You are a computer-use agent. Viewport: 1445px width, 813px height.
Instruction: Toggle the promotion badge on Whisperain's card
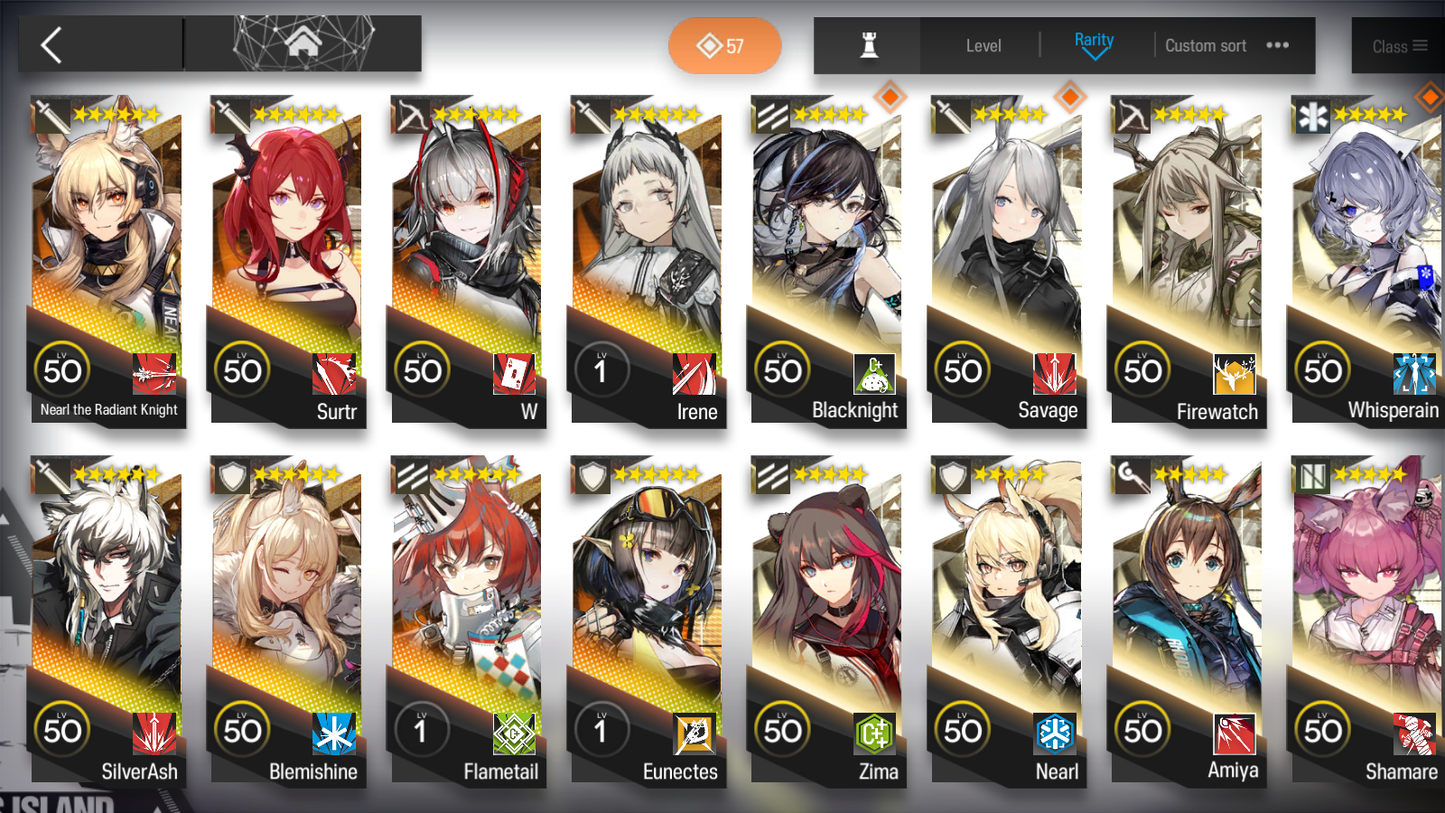[x=1430, y=97]
